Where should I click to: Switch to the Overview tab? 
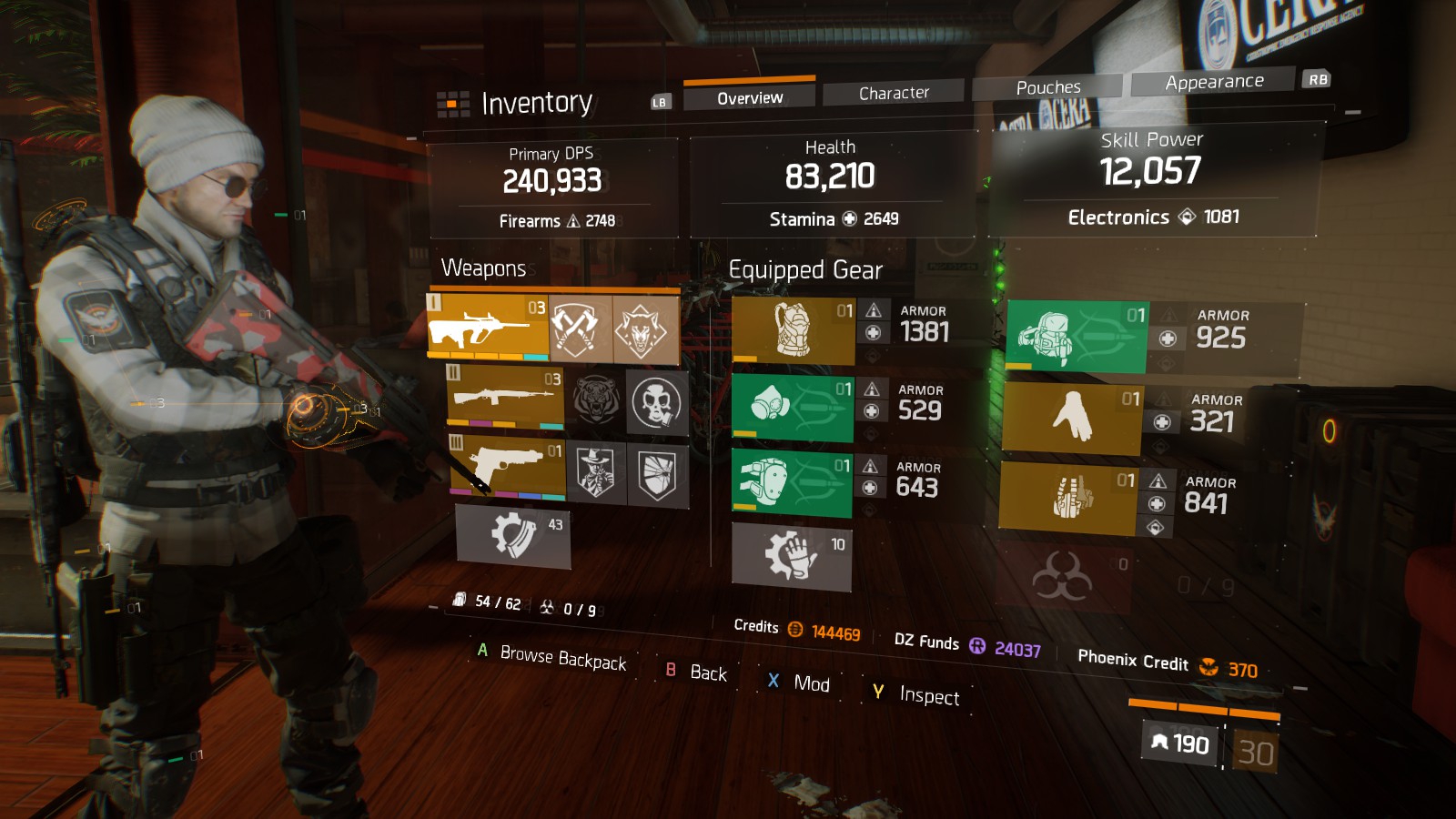pyautogui.click(x=749, y=97)
